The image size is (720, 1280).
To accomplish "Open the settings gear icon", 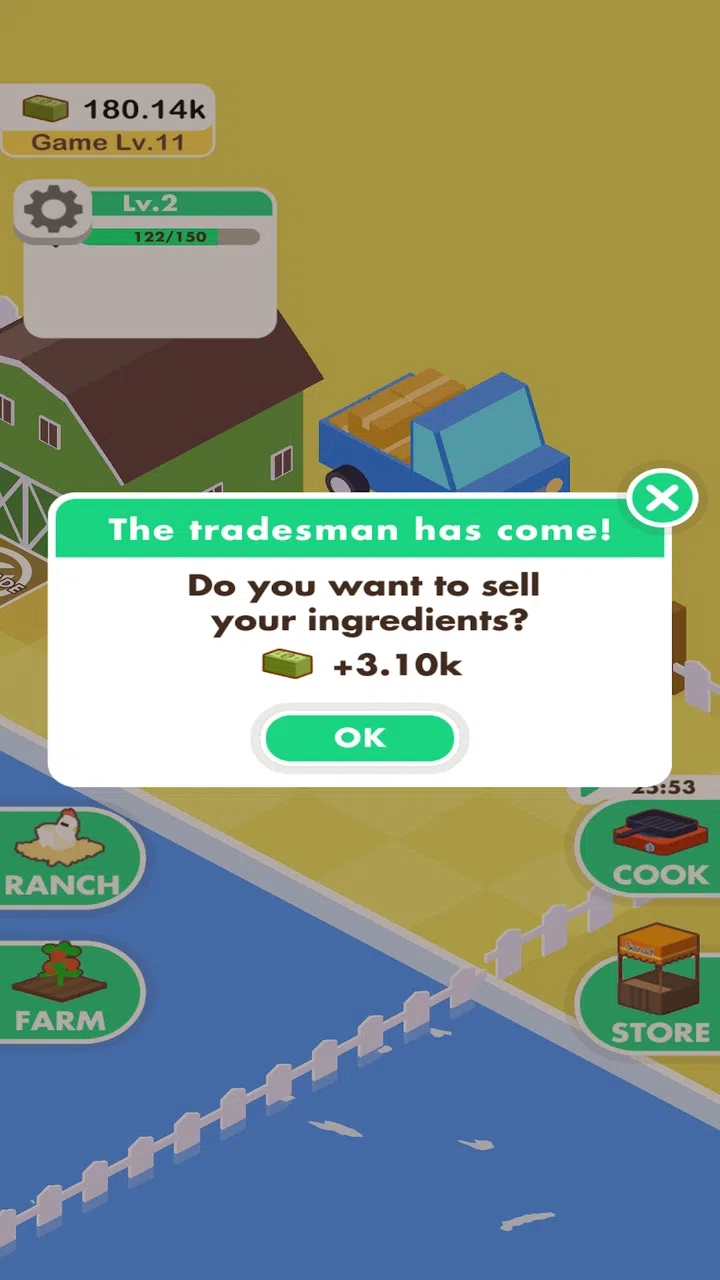I will [53, 211].
